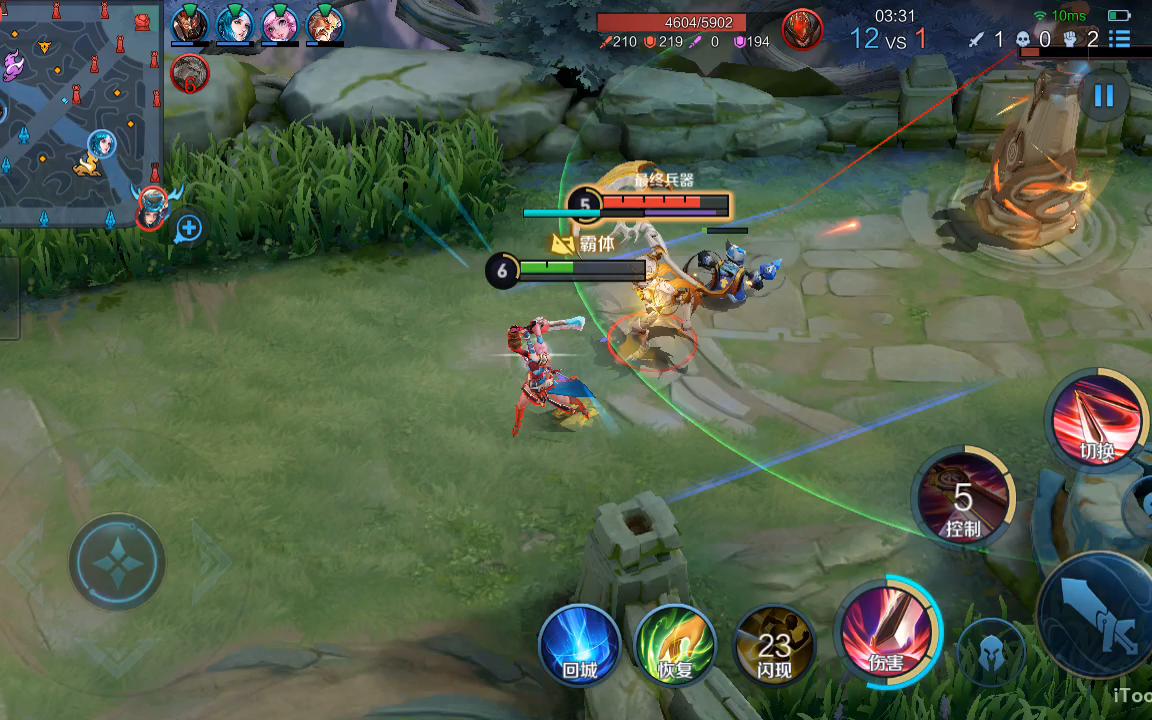Hit the sword basic attack button
This screenshot has height=720, width=1152.
coord(1100,610)
